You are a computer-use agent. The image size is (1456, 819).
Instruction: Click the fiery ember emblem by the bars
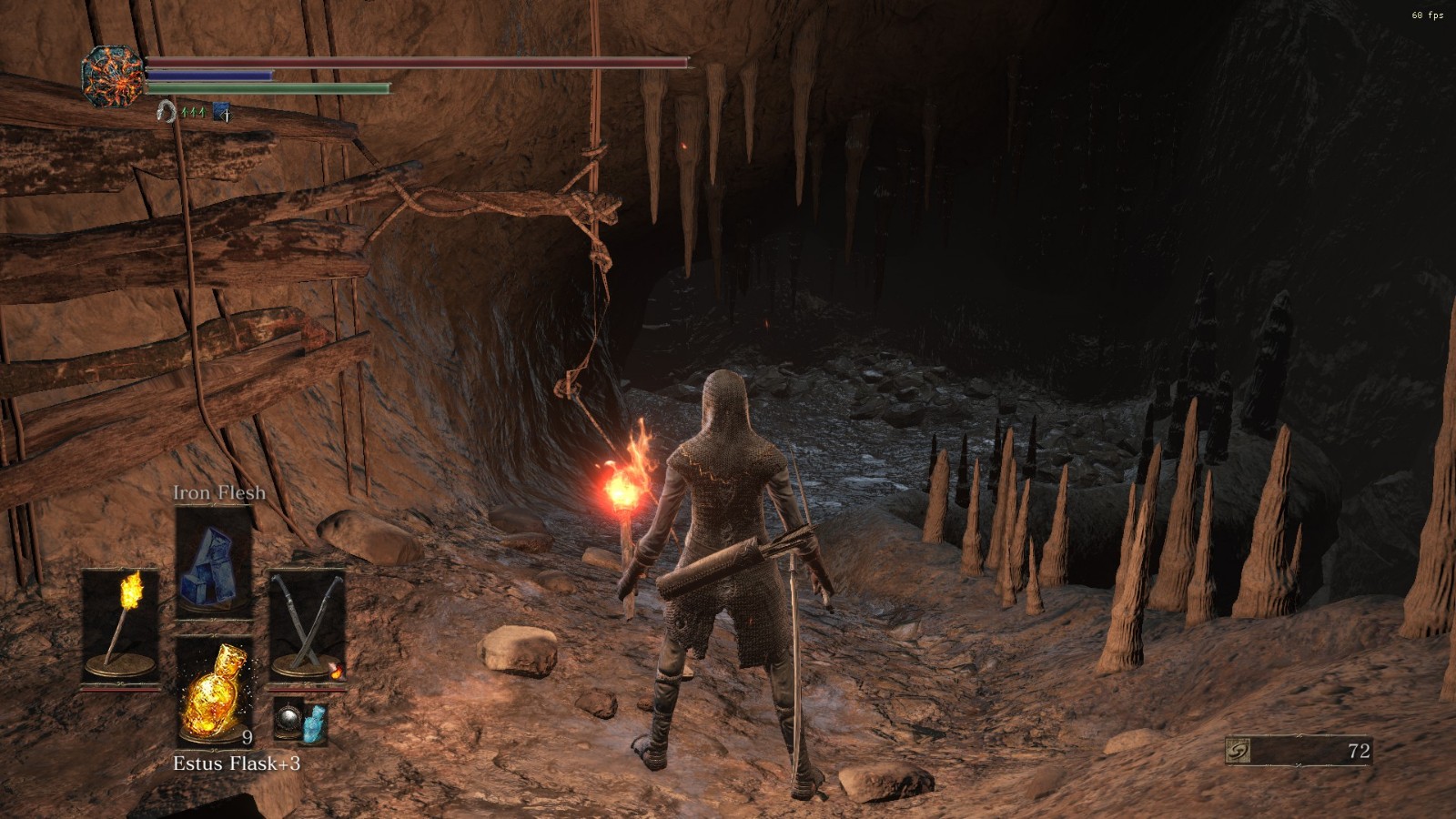coord(112,76)
